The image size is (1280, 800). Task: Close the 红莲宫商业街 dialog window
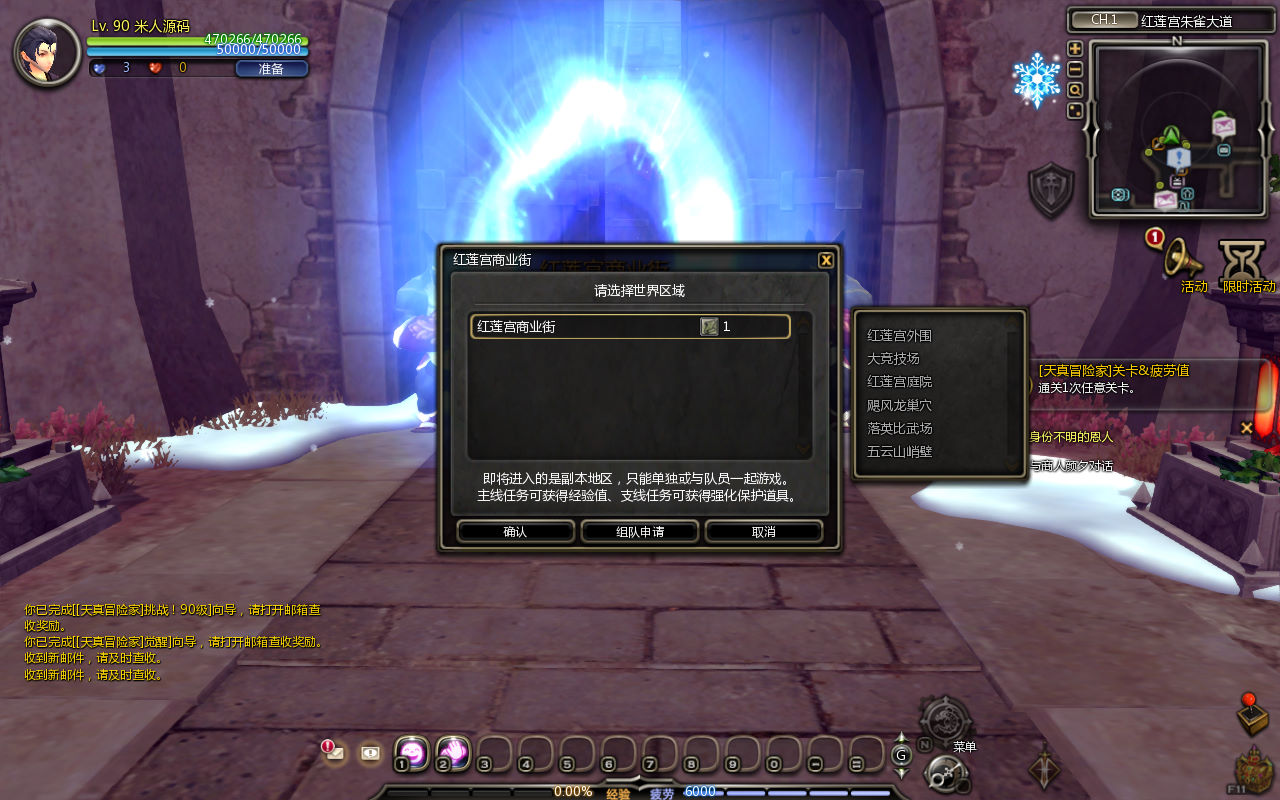click(x=826, y=260)
